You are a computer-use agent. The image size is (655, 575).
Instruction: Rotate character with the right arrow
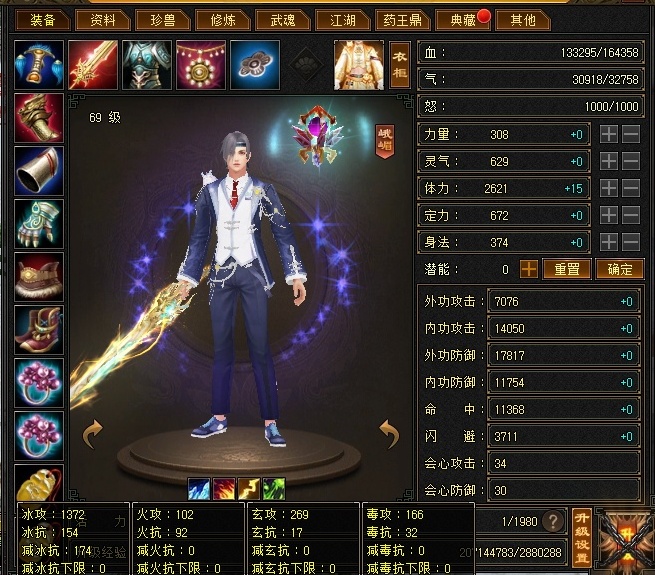coord(389,432)
